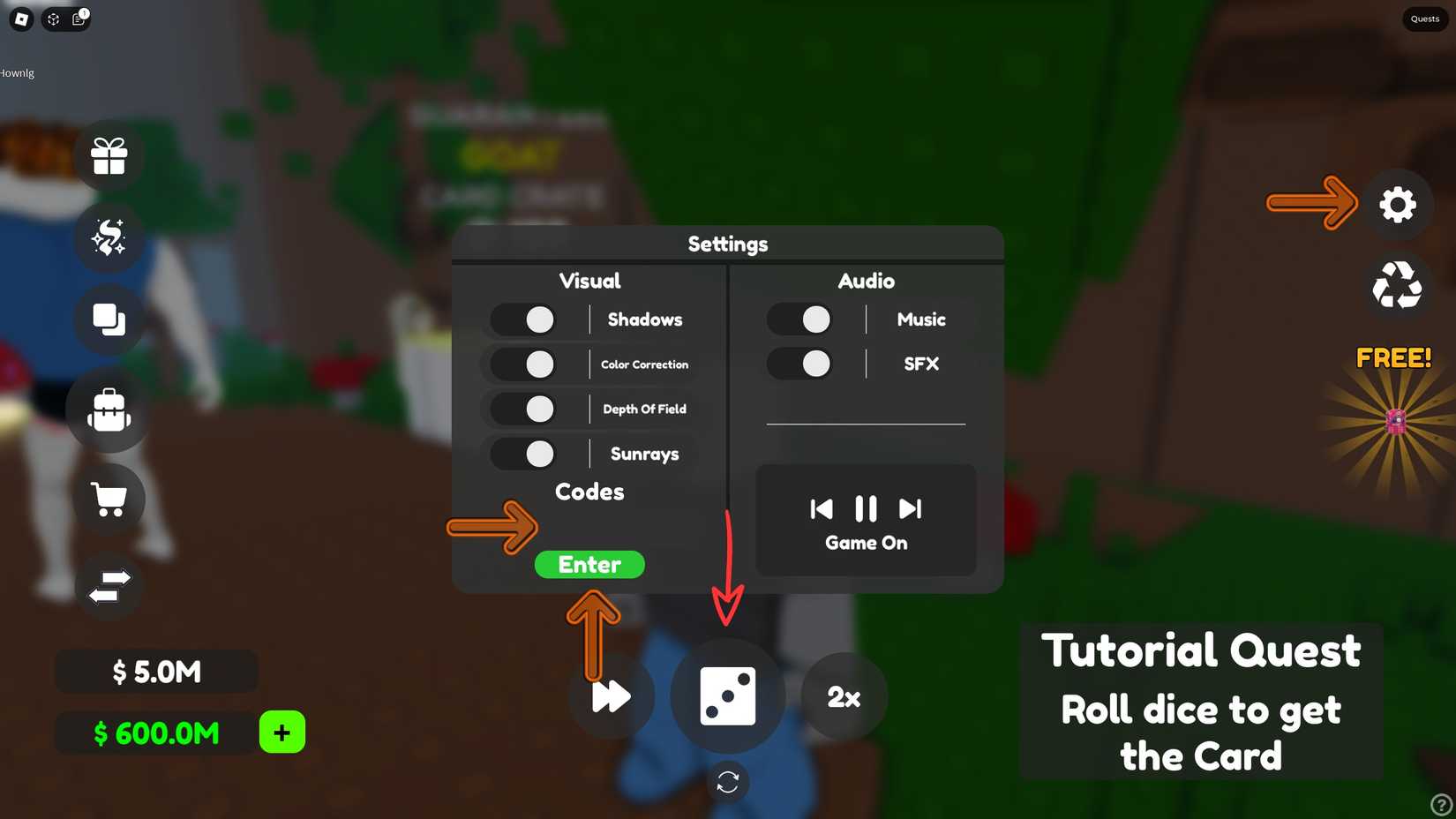Click the settings gear icon
Screen dimensions: 1456x819
(x=1397, y=204)
